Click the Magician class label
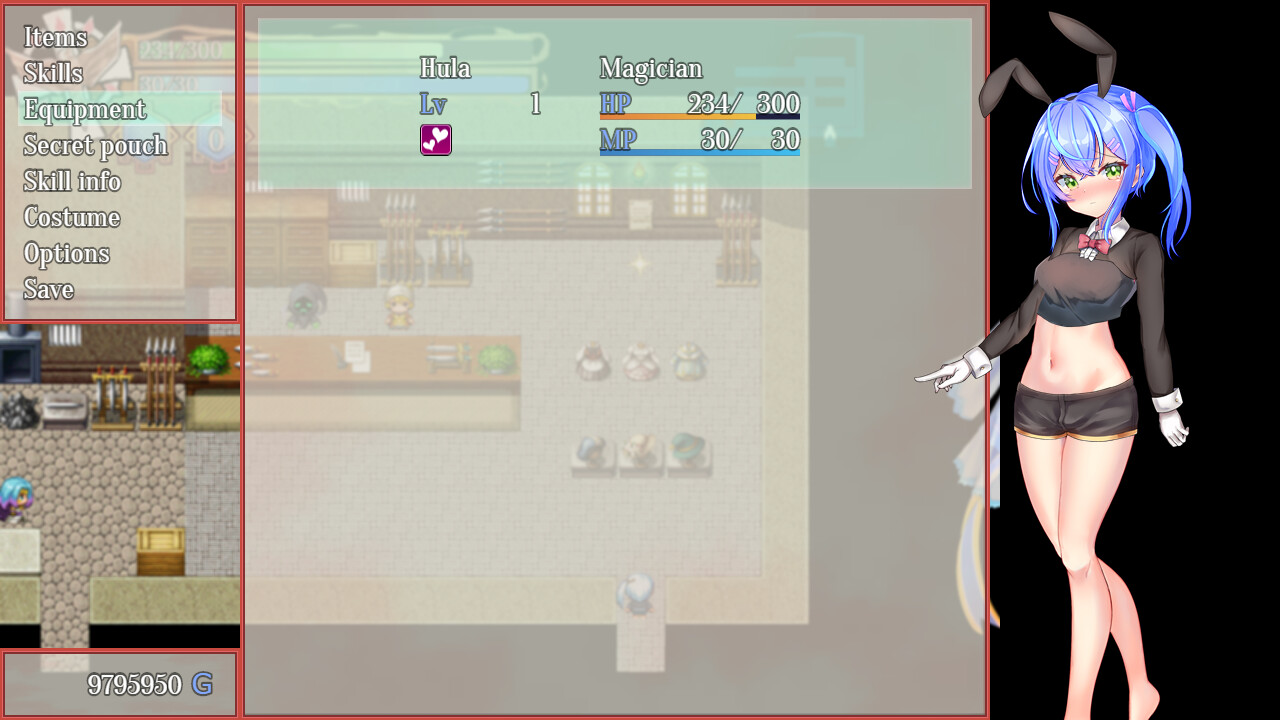1280x720 pixels. point(650,69)
